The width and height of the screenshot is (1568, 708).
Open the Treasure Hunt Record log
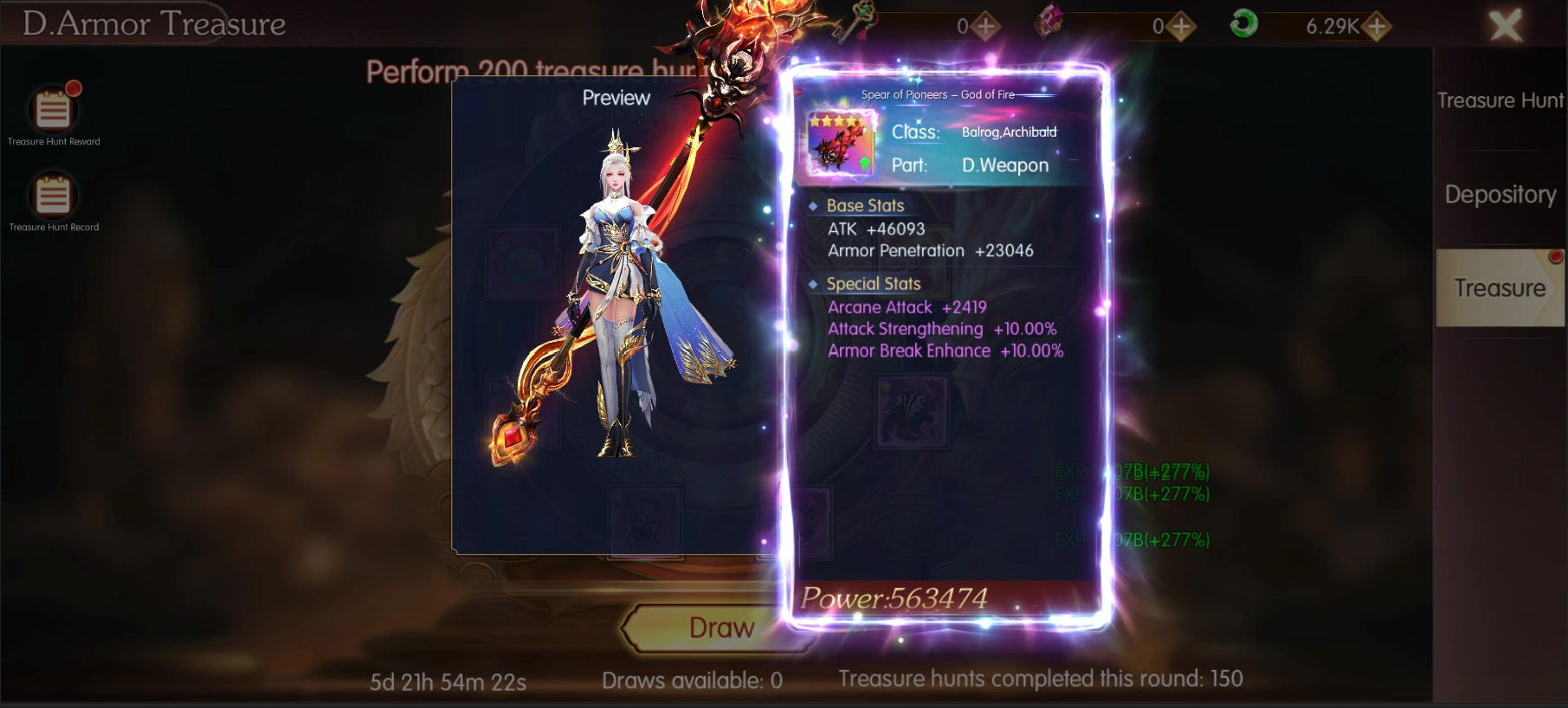pyautogui.click(x=53, y=196)
